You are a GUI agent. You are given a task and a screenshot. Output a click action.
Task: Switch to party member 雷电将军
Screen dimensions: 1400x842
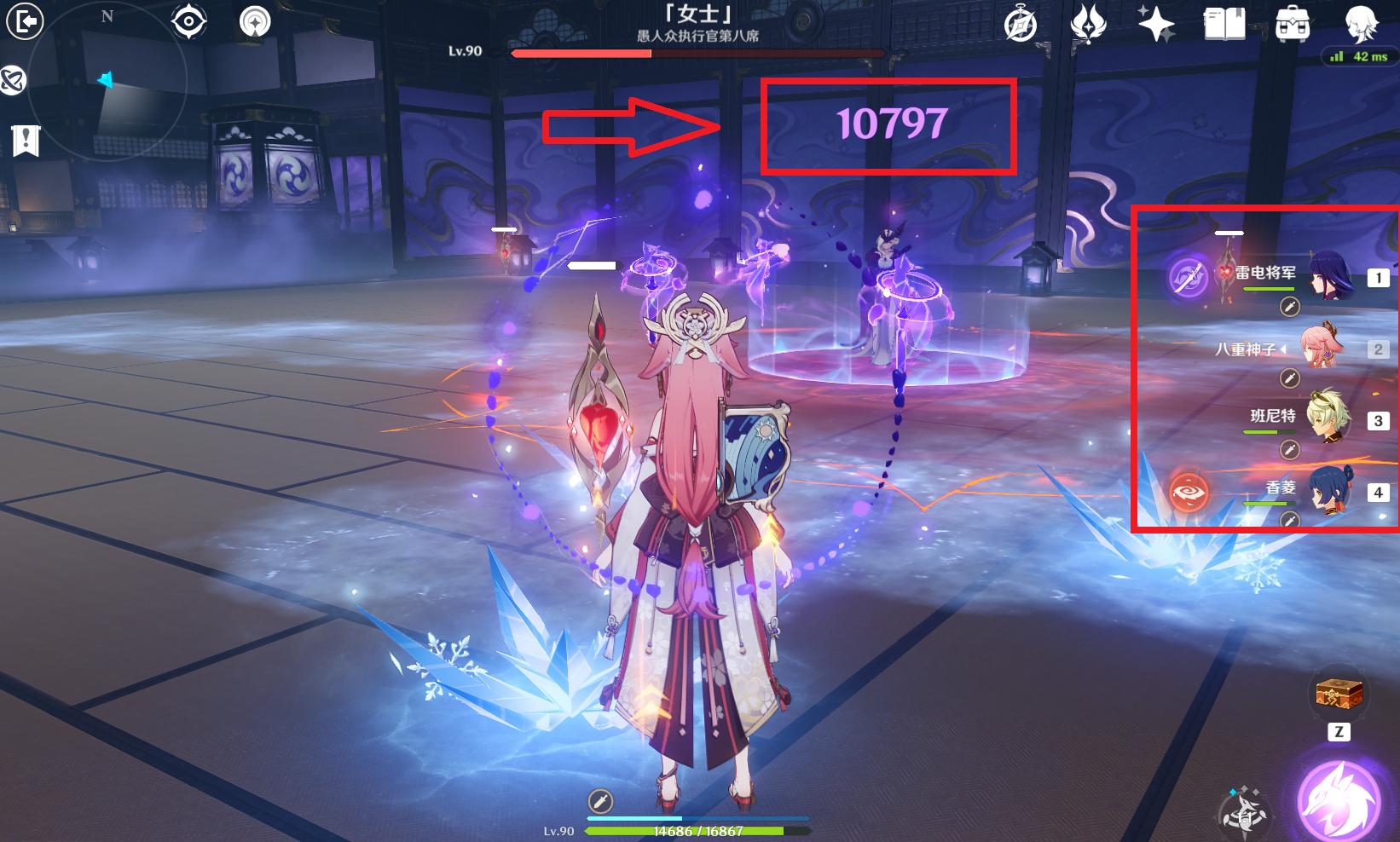point(1329,275)
